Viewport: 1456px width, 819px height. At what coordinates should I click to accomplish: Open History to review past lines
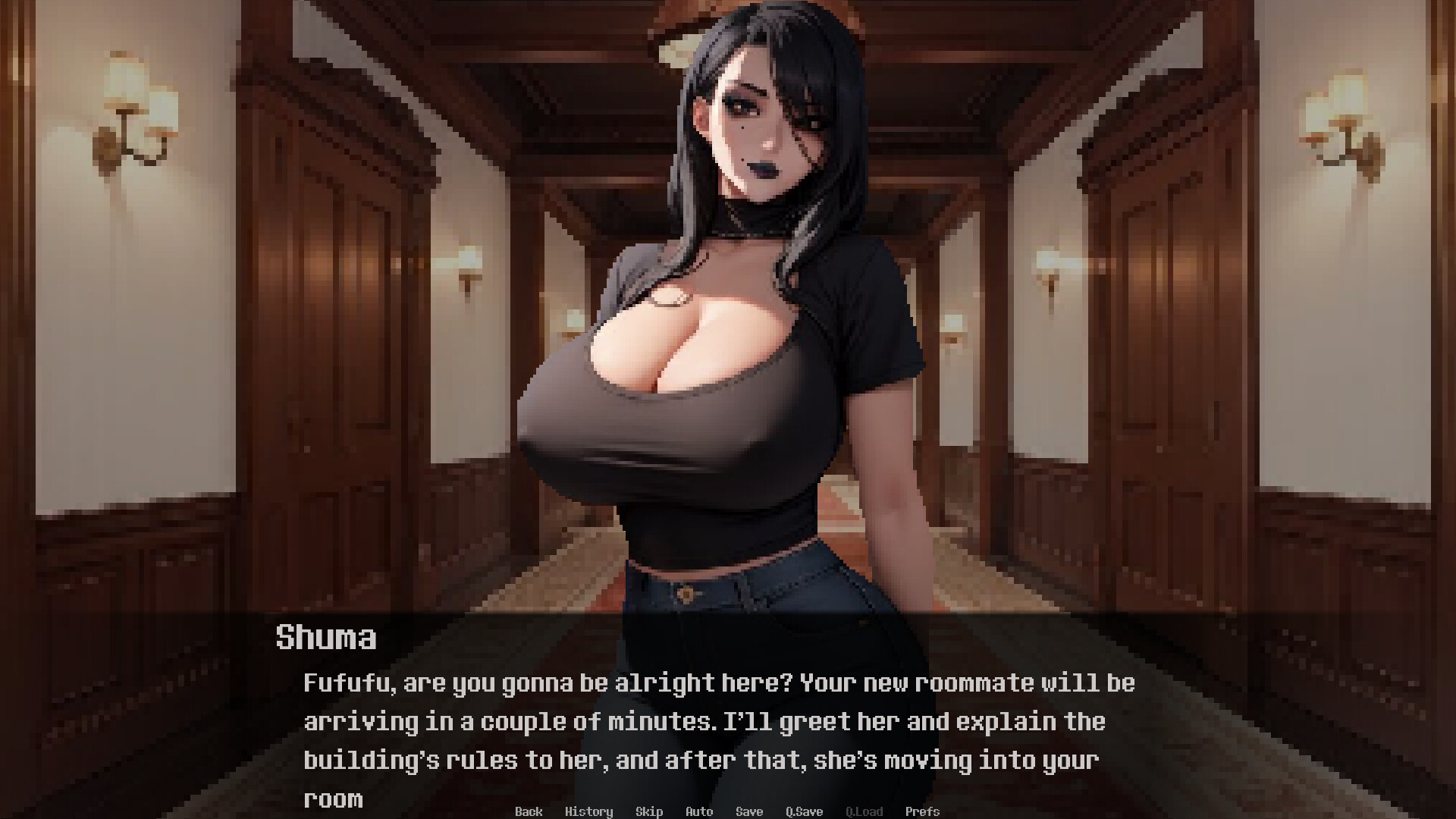[590, 811]
